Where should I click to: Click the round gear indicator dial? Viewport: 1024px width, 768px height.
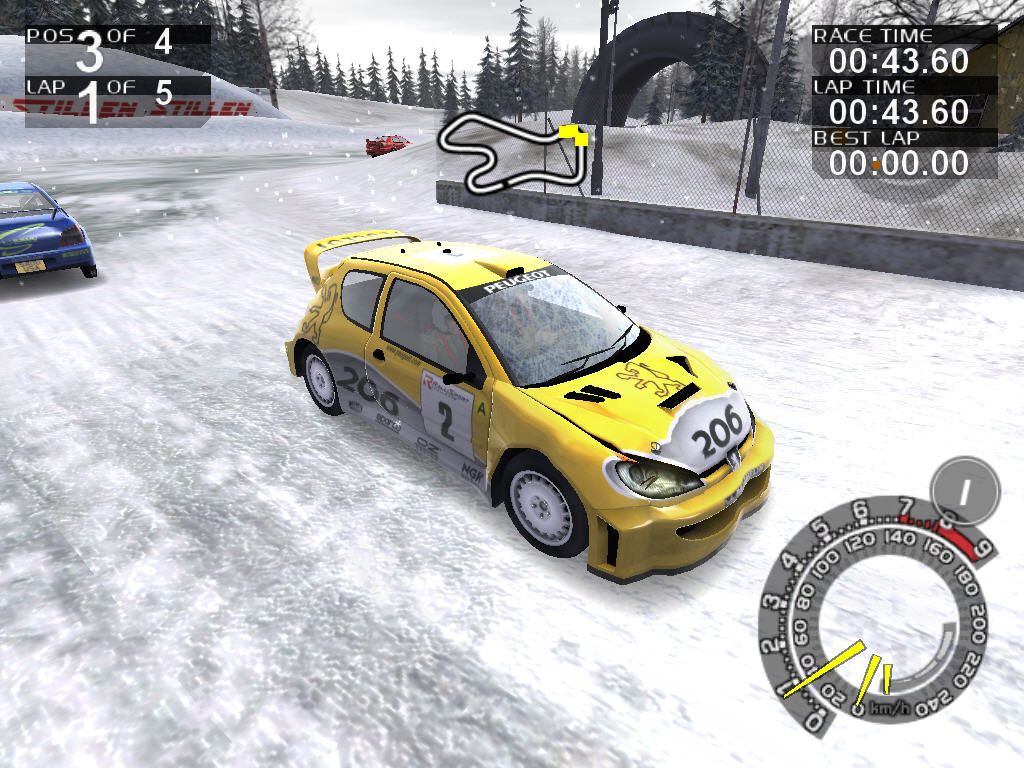(964, 491)
